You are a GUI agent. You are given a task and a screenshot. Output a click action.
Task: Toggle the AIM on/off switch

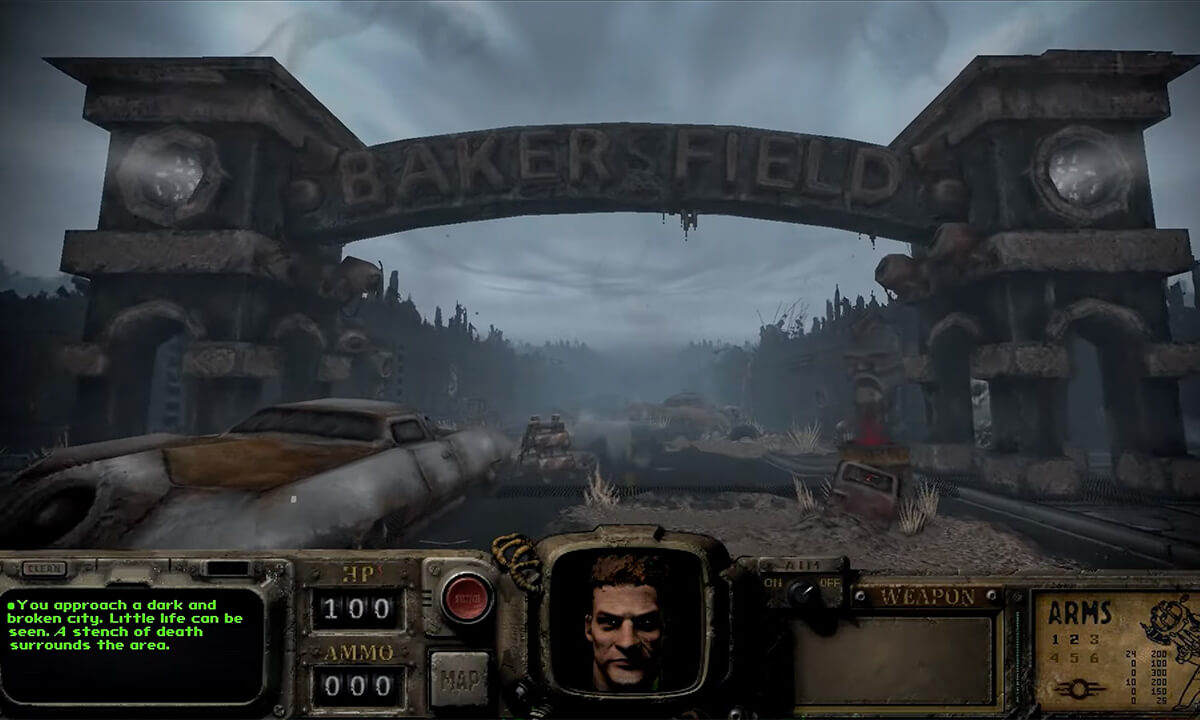(x=800, y=591)
